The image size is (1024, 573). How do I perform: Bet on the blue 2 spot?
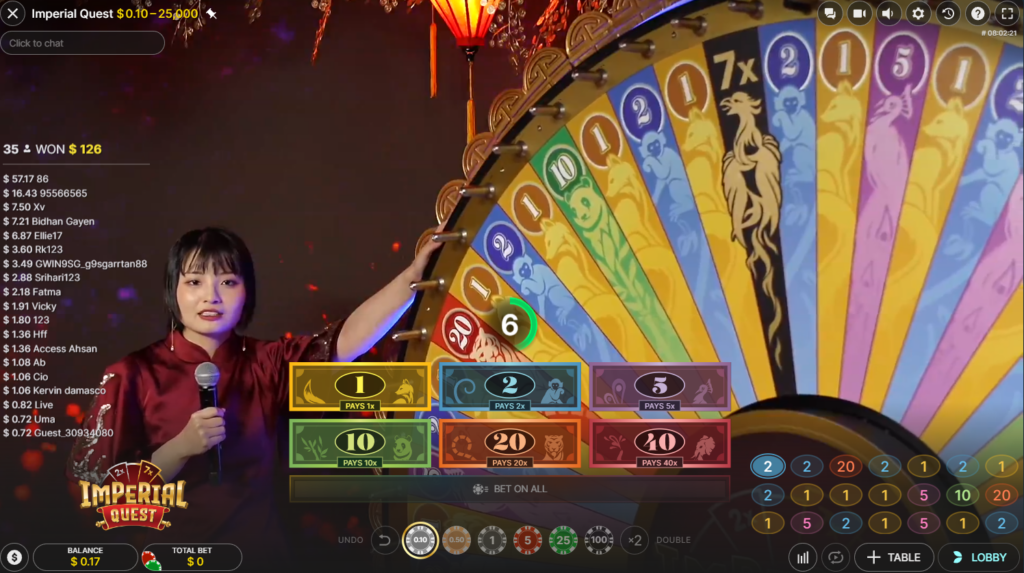coord(510,386)
